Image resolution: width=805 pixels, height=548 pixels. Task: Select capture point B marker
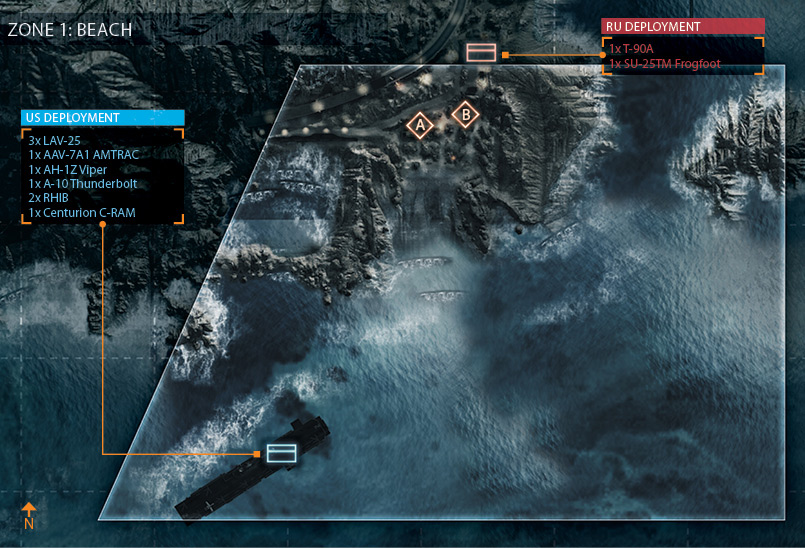point(465,115)
